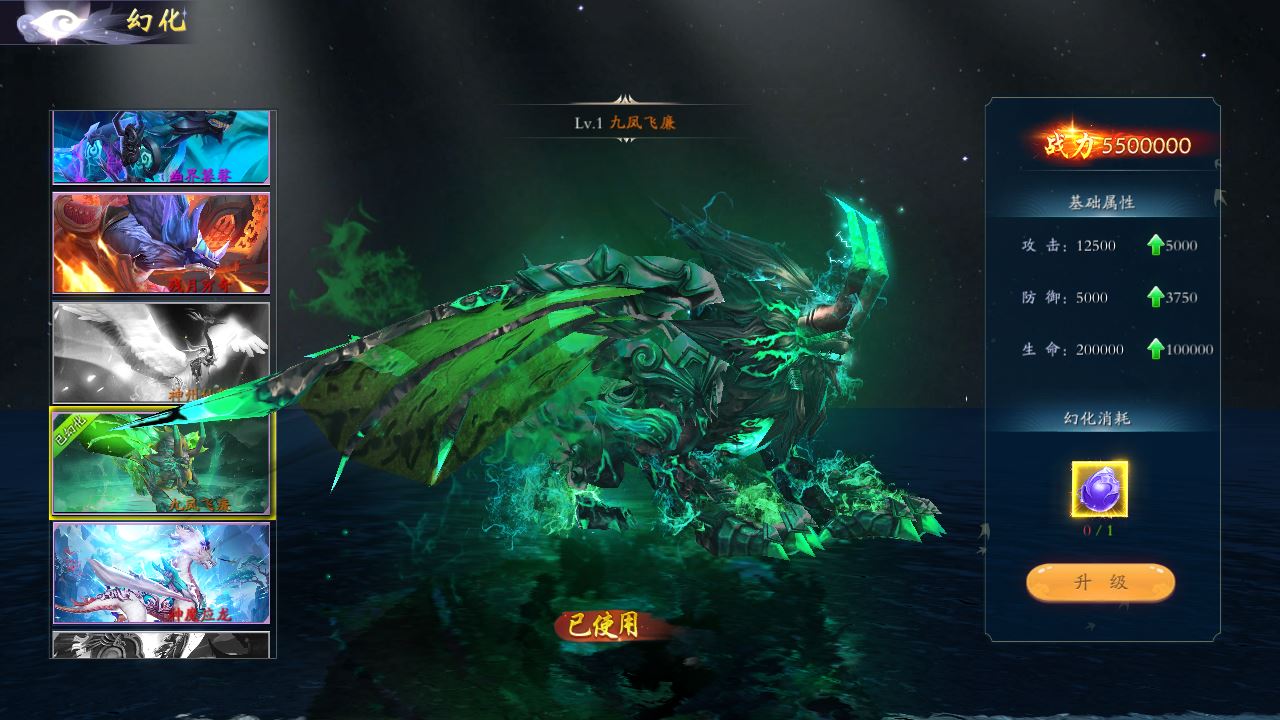Inspect the purple orb cost item
1280x720 pixels.
(x=1100, y=489)
